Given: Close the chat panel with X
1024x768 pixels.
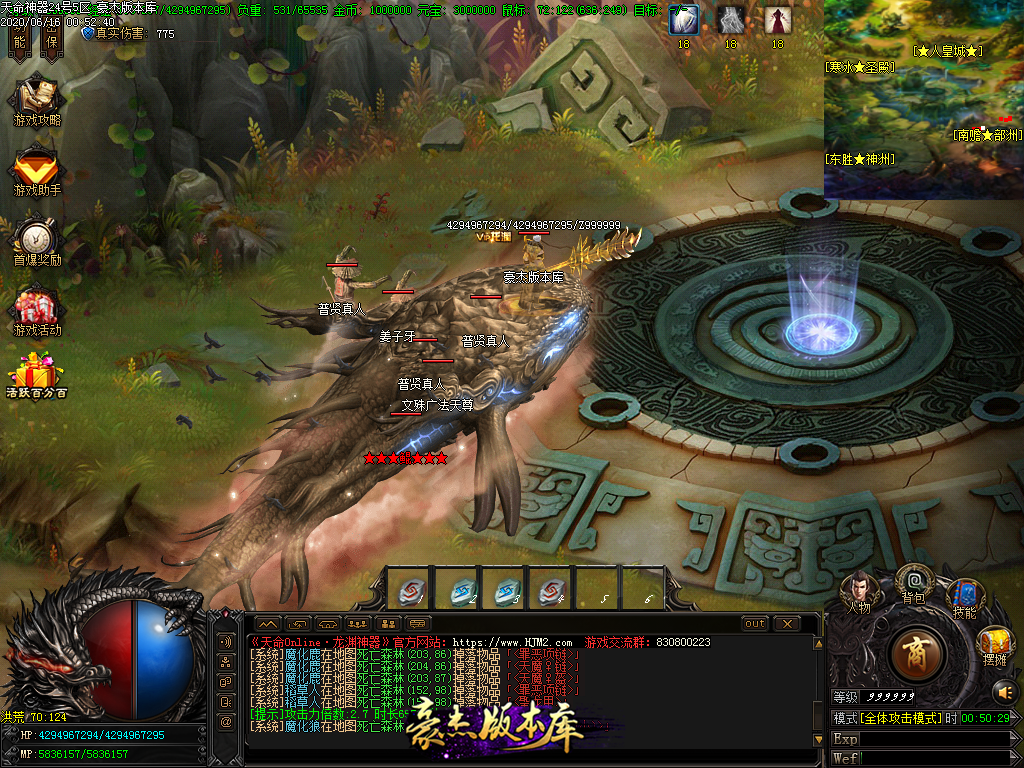Looking at the screenshot, I should point(787,624).
